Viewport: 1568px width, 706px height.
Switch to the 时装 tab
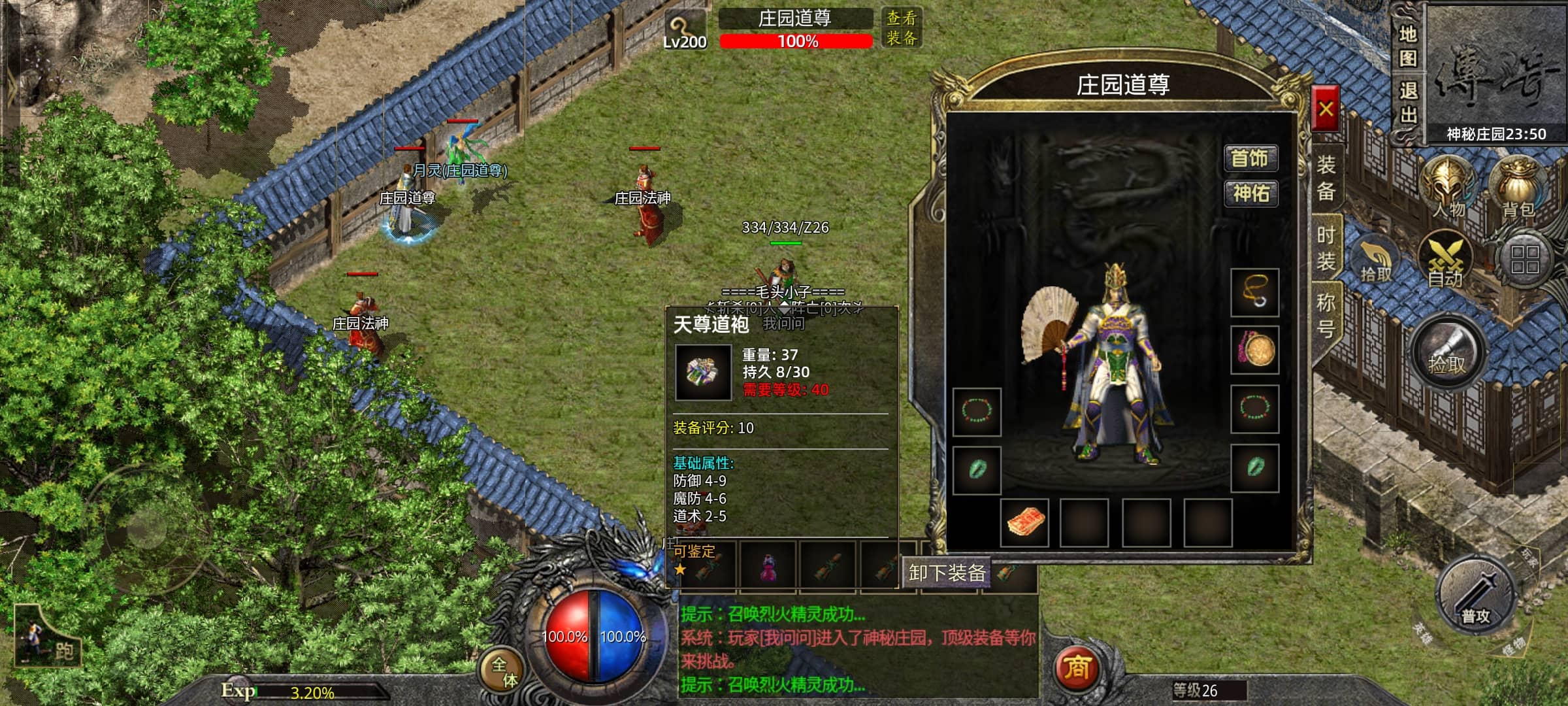click(1326, 248)
